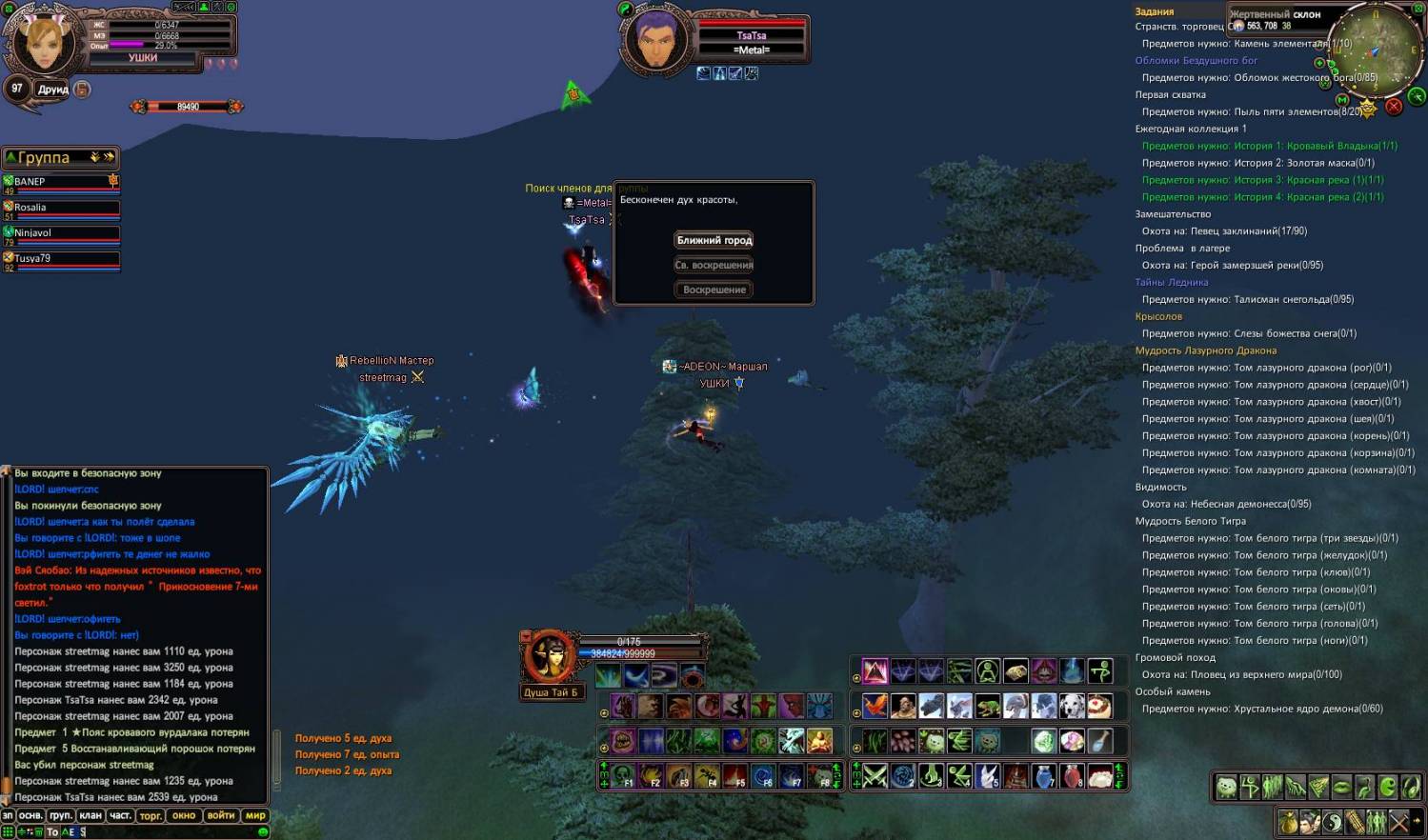Viewport: 1428px width, 840px height.
Task: Open the 'Обломки Бездушного бог' quest entry
Action: click(1196, 60)
